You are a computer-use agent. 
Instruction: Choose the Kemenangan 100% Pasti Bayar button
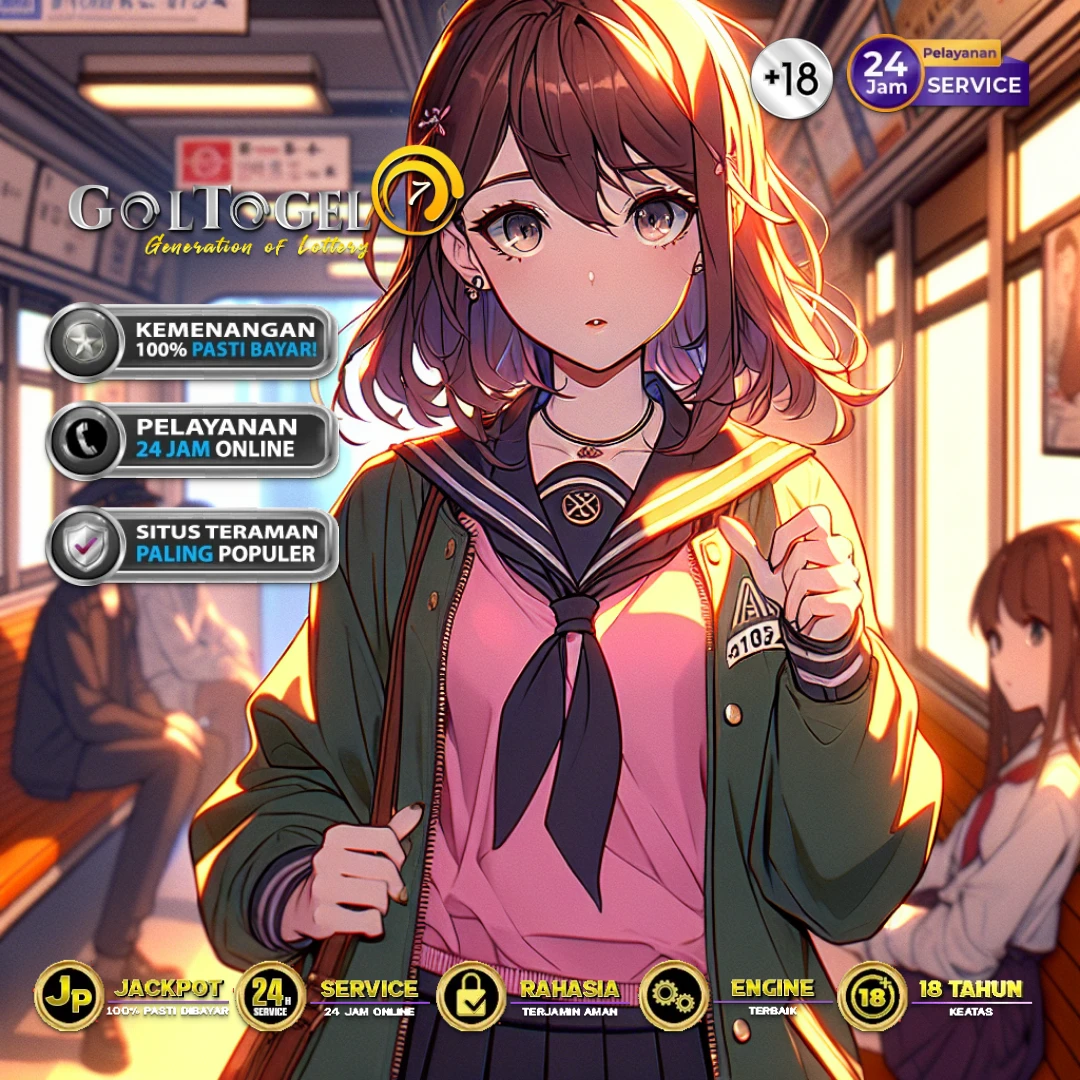tap(192, 342)
